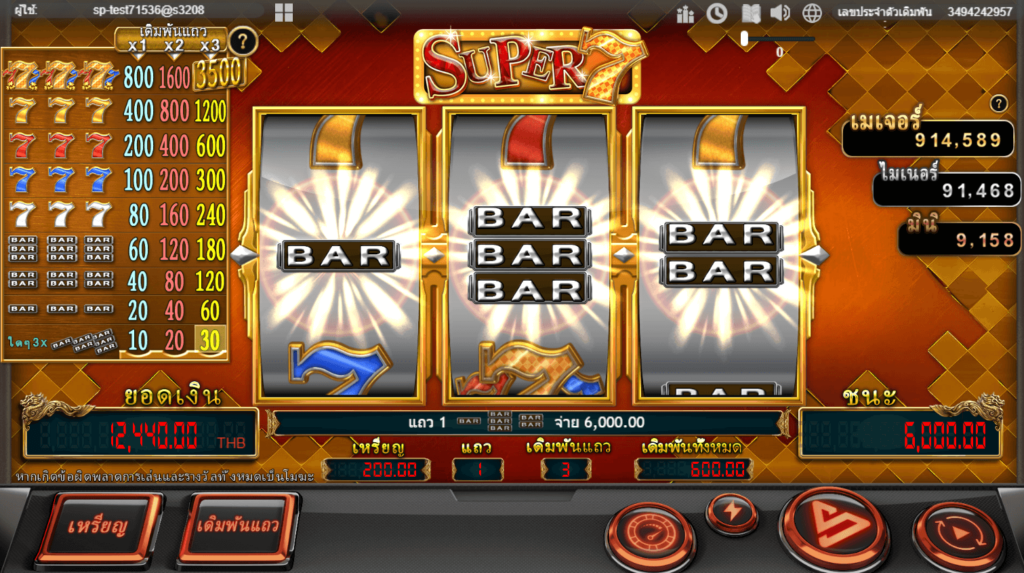Open the four-square grid lobby menu
This screenshot has height=573, width=1024.
click(x=284, y=12)
